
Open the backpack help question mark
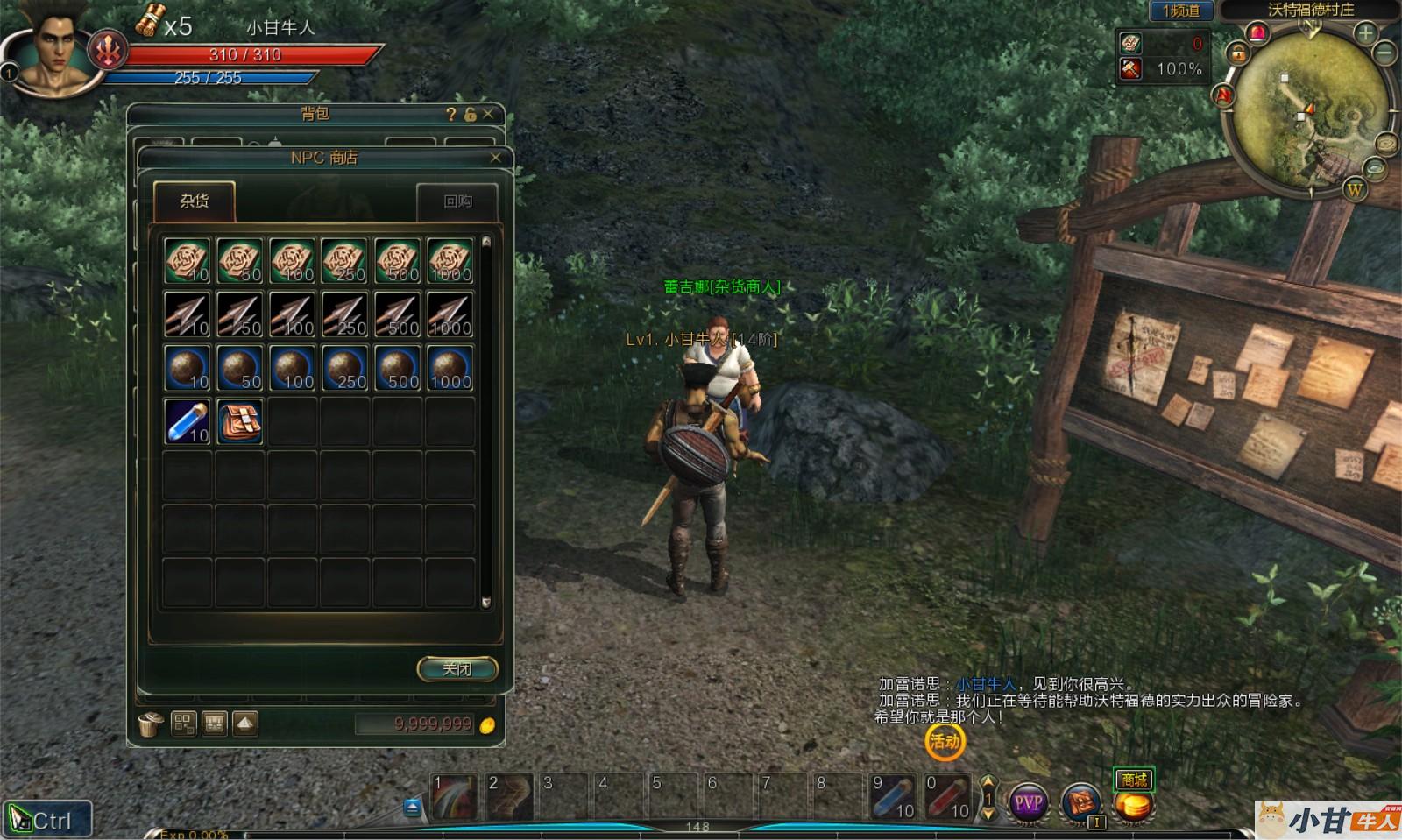[x=450, y=114]
